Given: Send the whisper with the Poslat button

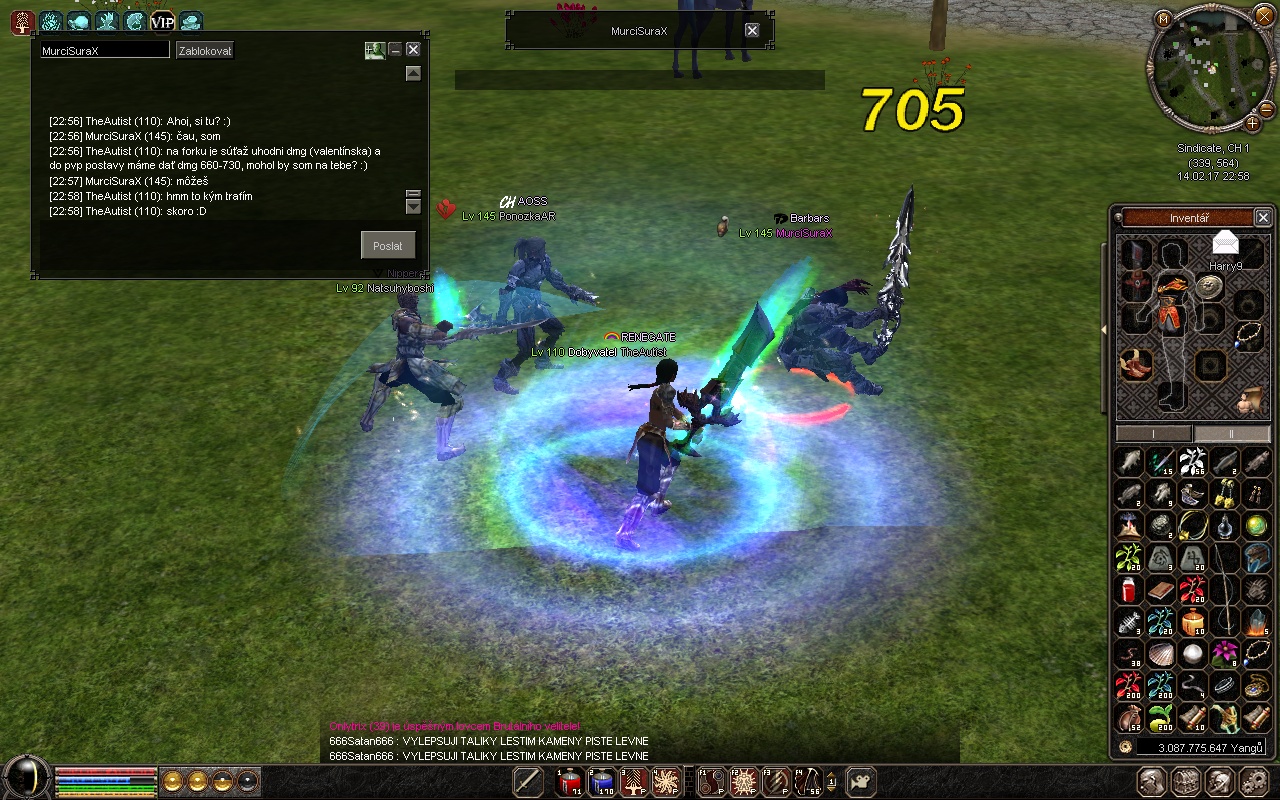Looking at the screenshot, I should point(388,245).
